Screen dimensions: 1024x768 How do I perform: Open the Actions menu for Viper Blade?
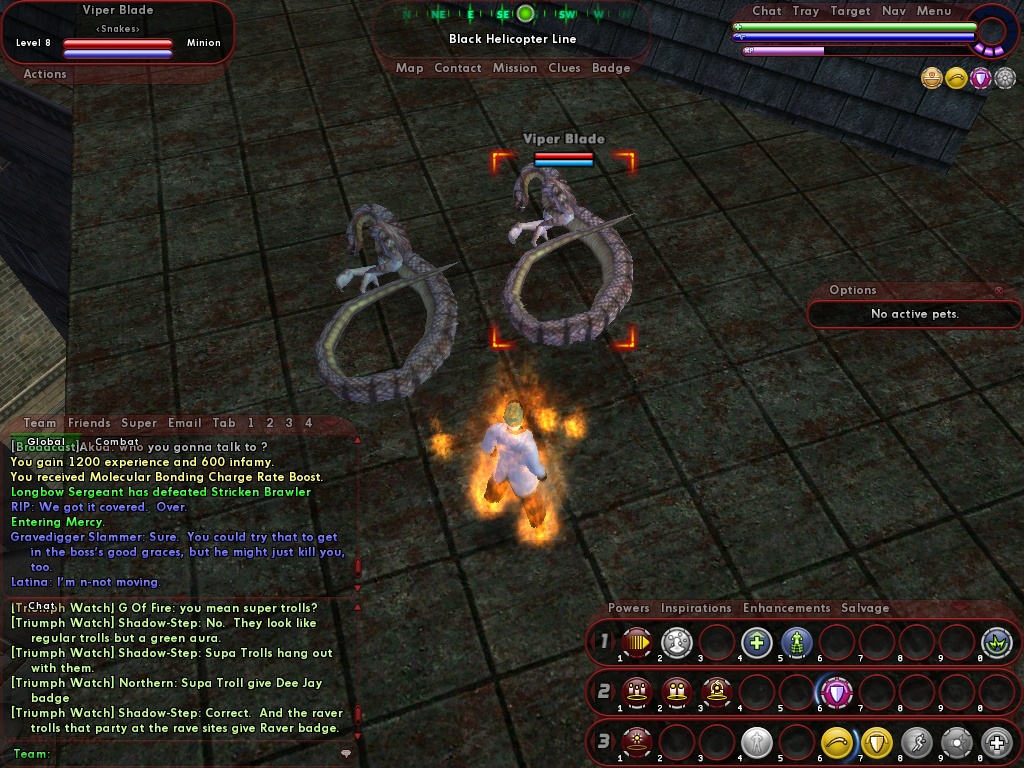[45, 74]
